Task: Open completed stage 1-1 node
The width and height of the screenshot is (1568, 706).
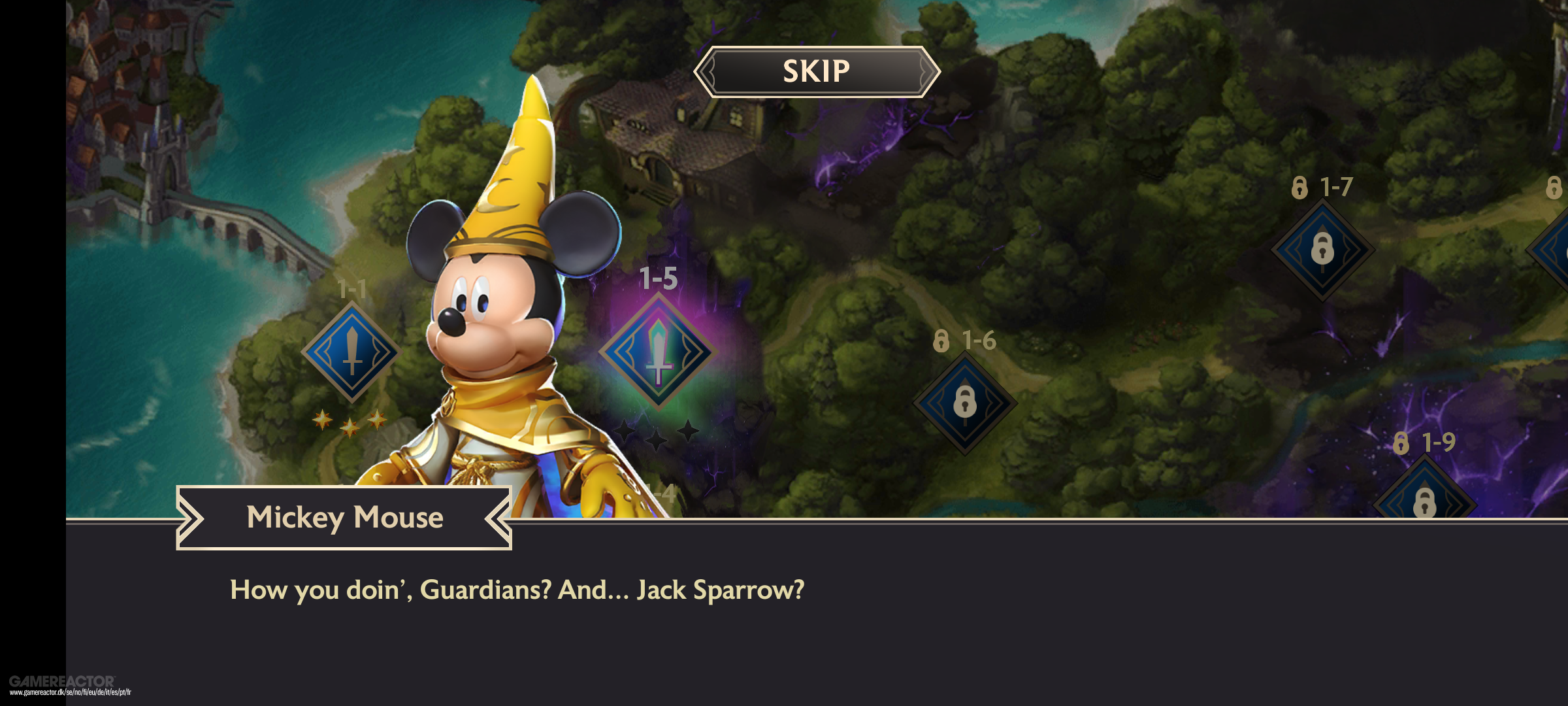Action: (x=352, y=352)
